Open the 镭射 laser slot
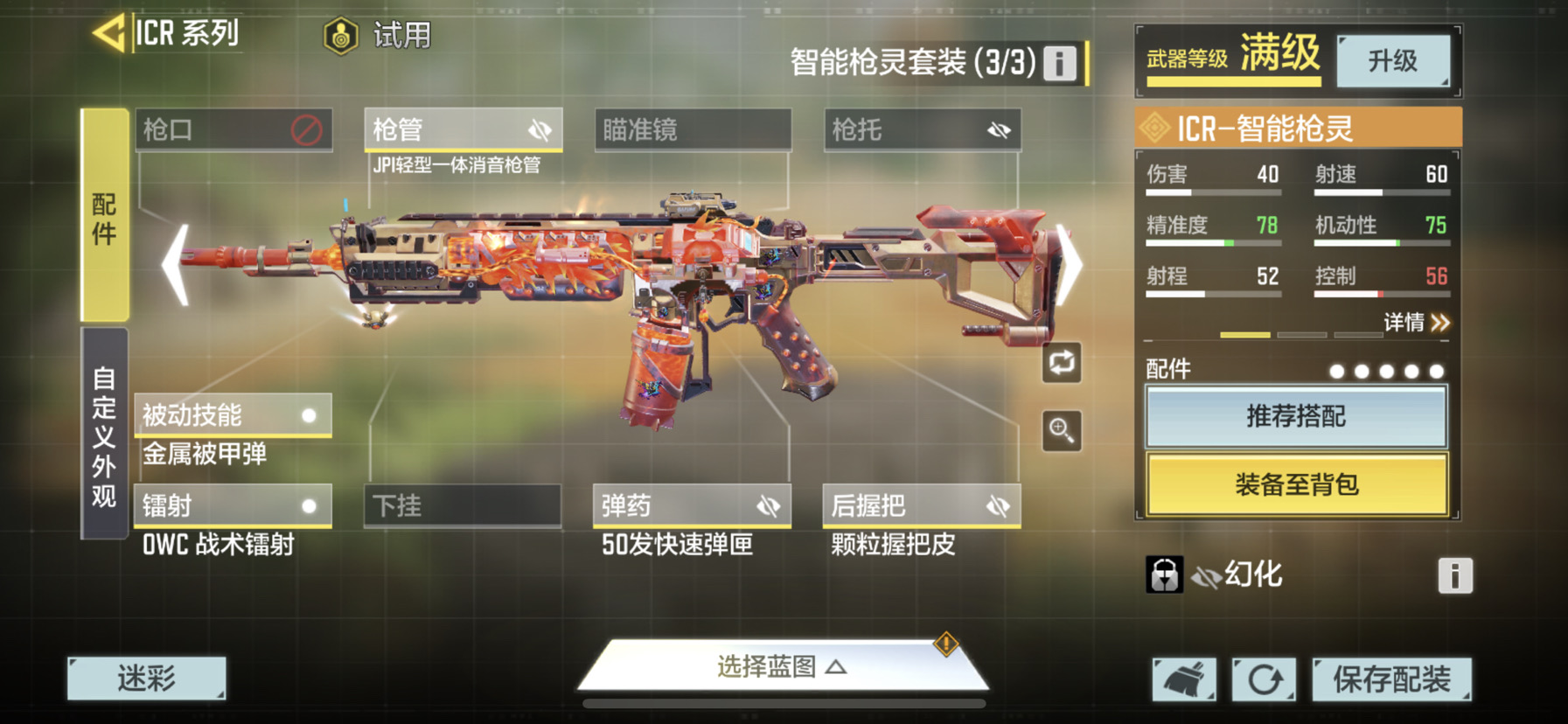 233,506
